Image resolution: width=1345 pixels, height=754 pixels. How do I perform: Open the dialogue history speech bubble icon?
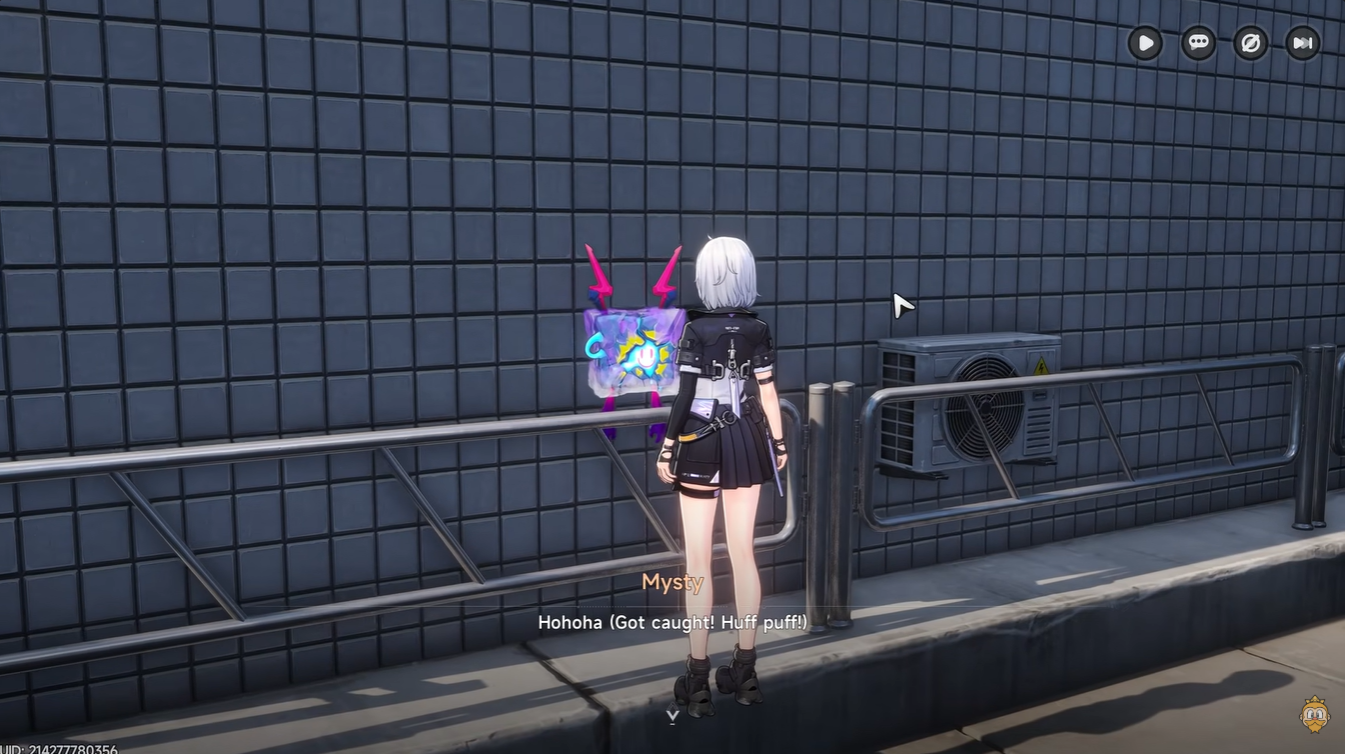[x=1197, y=42]
